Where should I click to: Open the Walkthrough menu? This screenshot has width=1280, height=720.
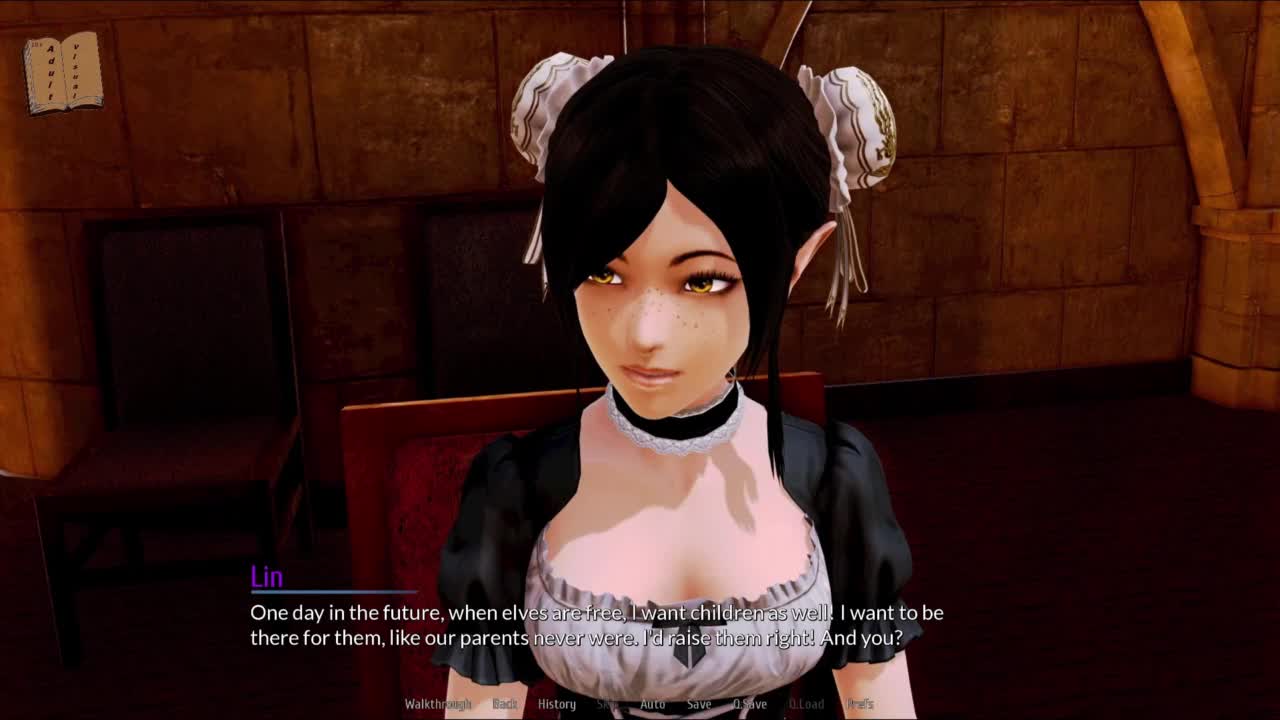click(437, 704)
